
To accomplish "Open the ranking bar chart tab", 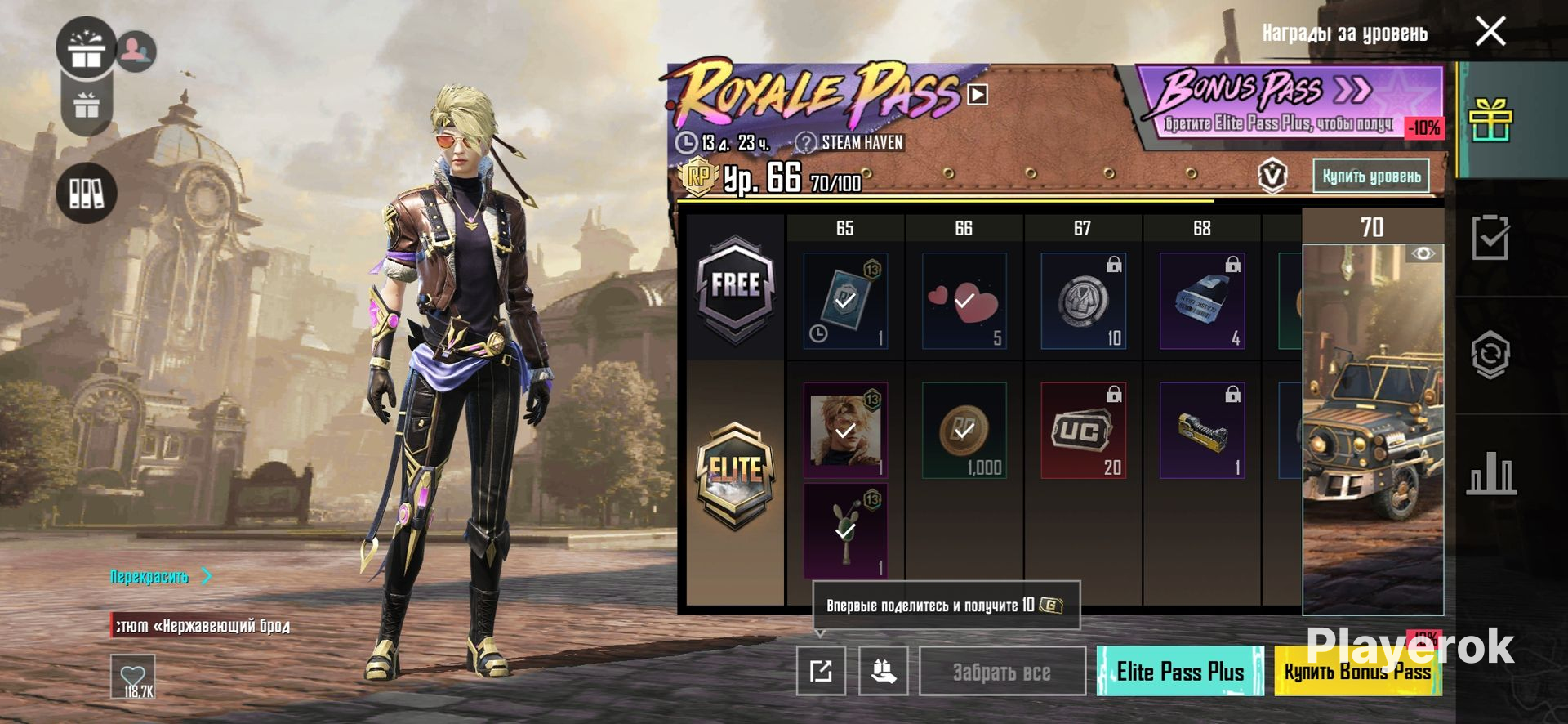I will (x=1490, y=472).
